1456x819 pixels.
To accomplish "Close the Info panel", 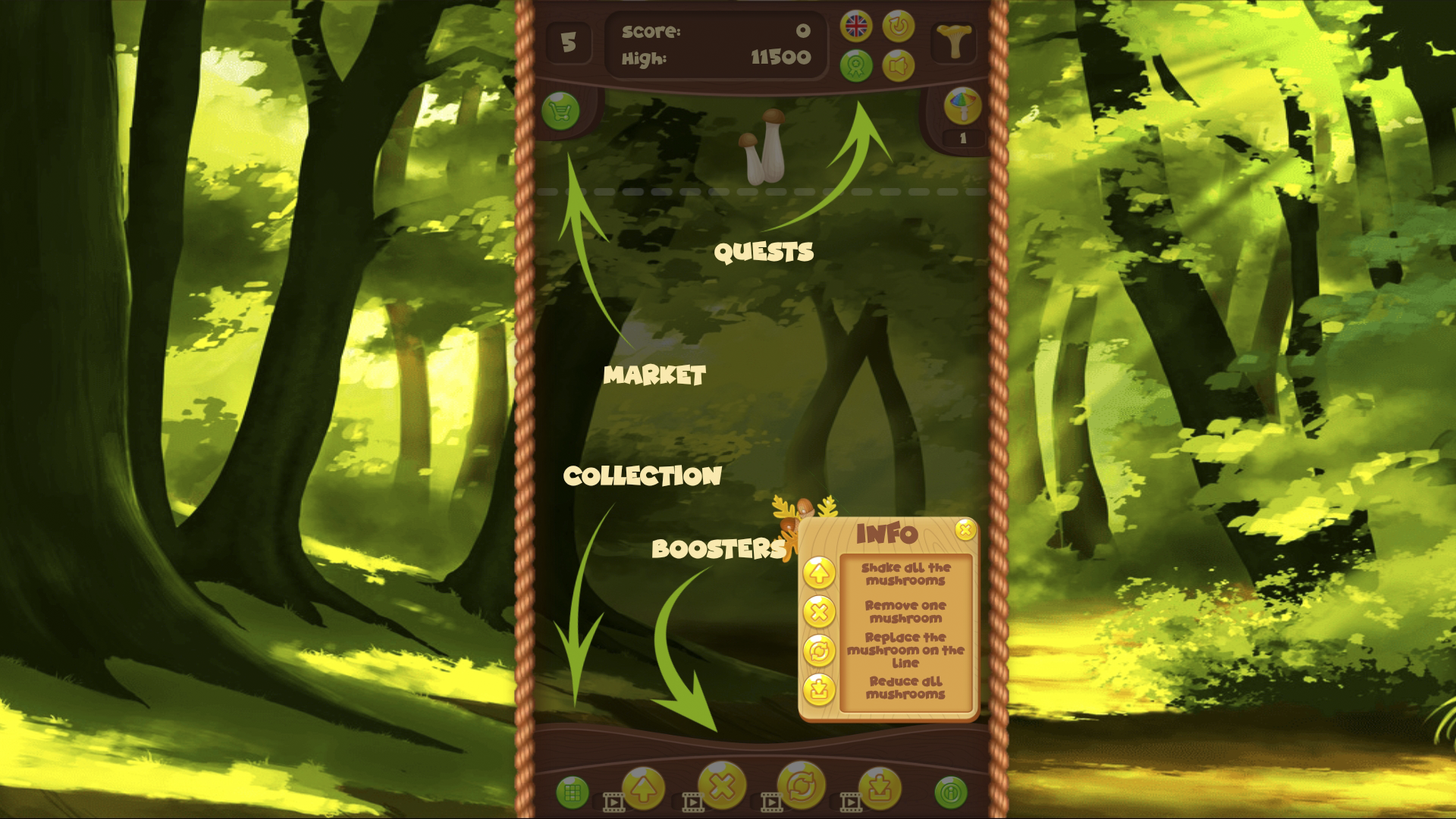I will (x=965, y=531).
